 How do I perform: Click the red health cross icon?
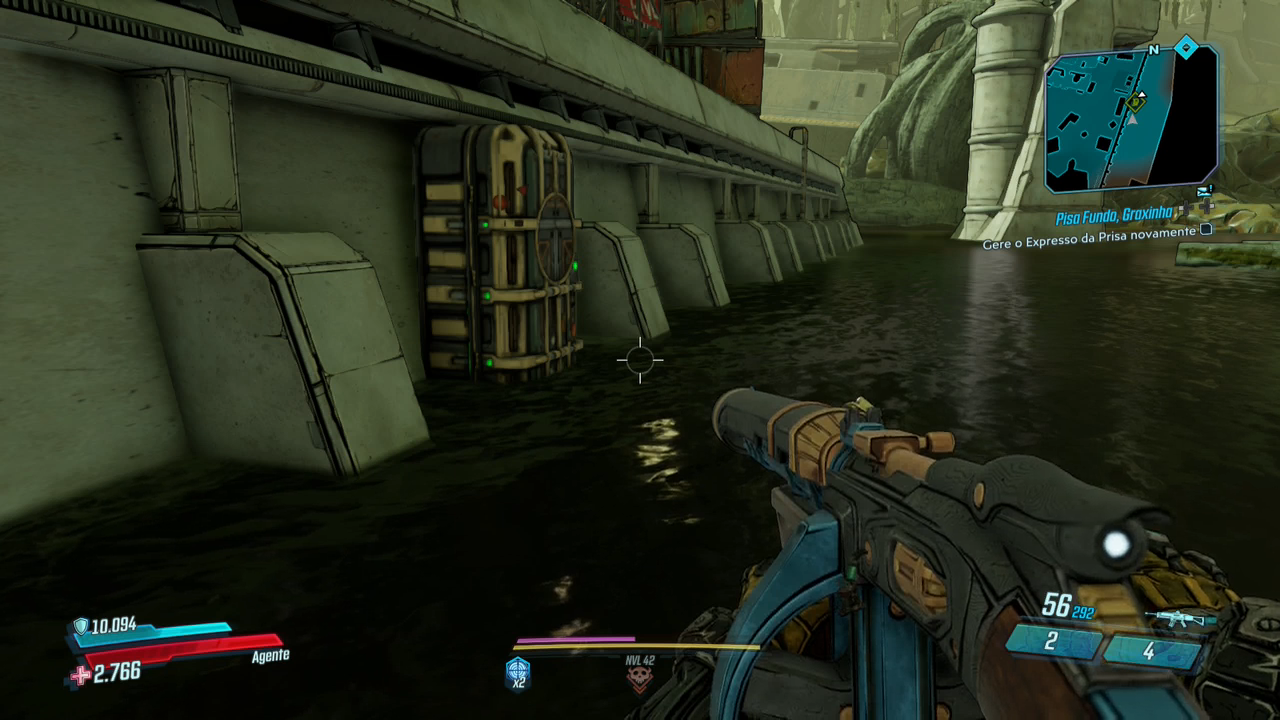pos(80,676)
